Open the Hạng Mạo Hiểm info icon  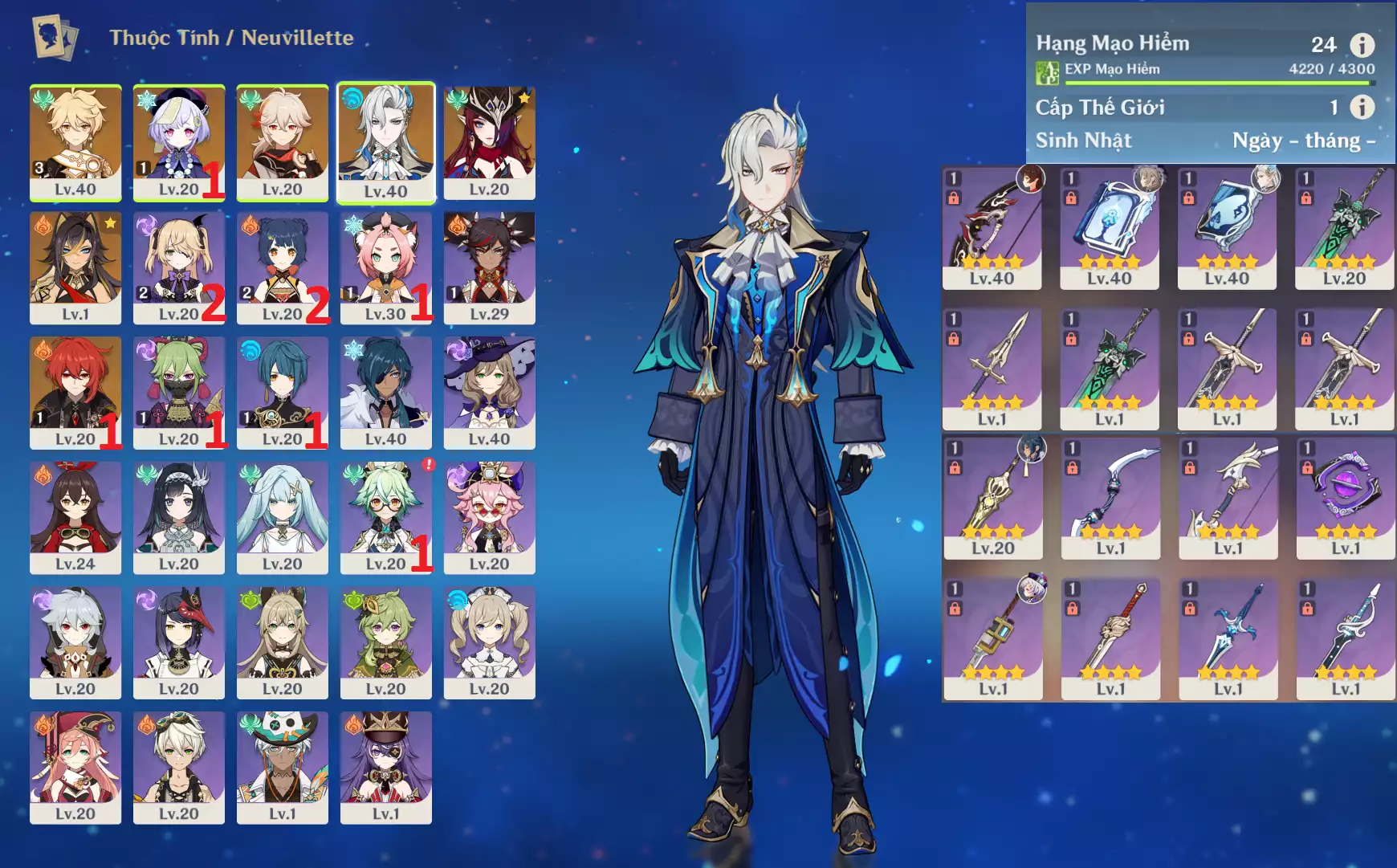pyautogui.click(x=1362, y=44)
